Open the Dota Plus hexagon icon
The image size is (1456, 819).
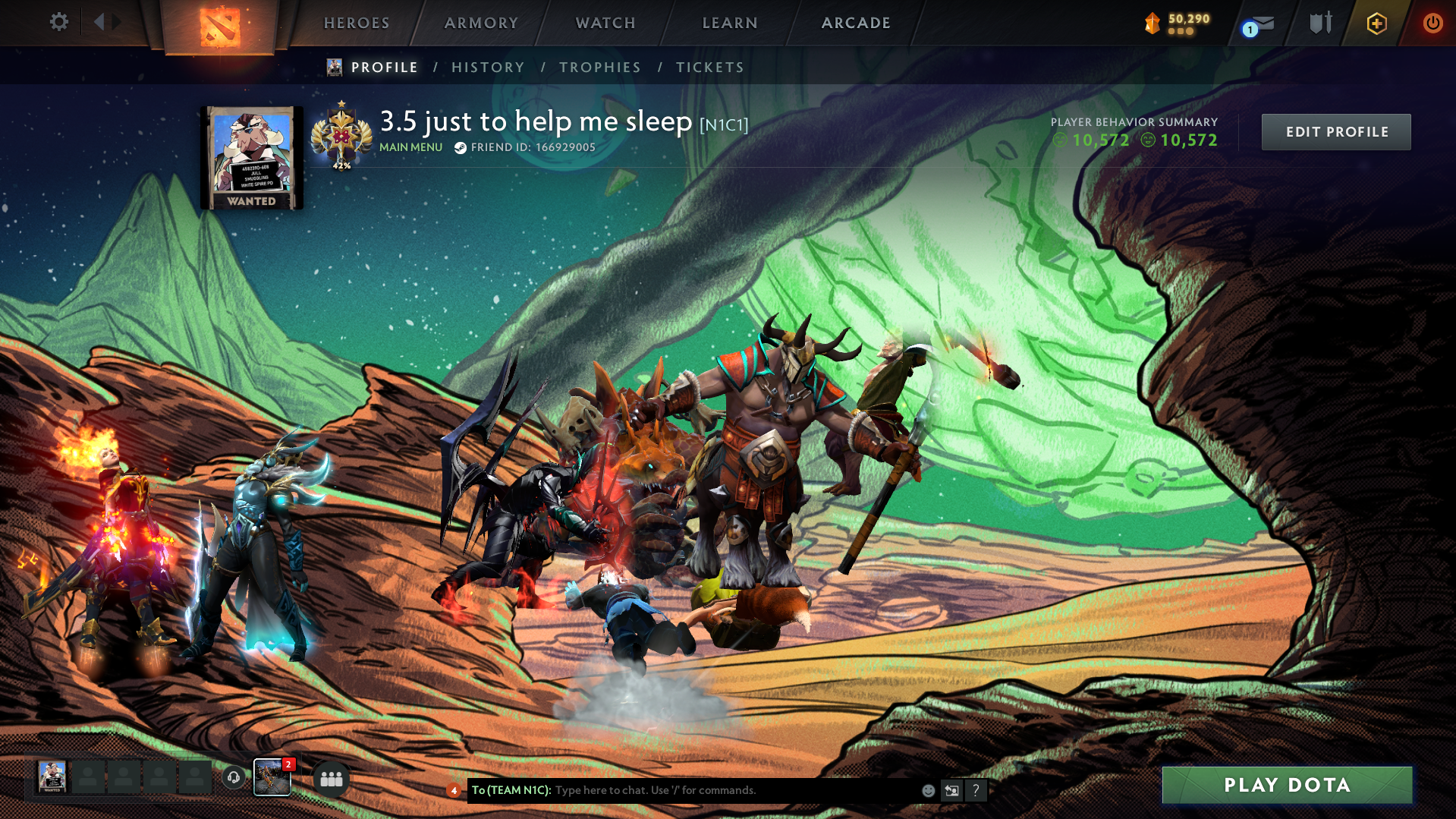click(1376, 24)
